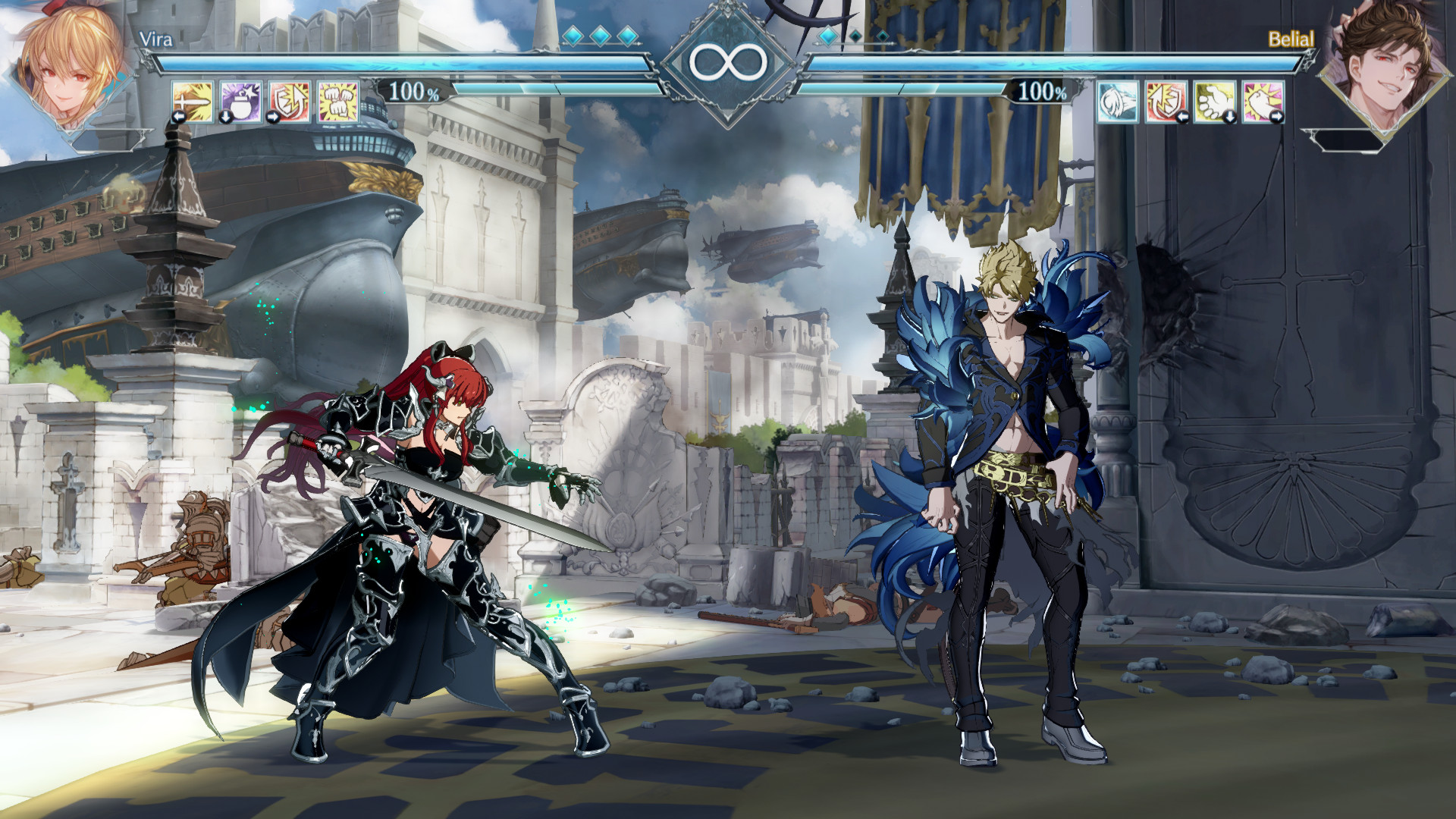Toggle Belial's round victory diamond
The width and height of the screenshot is (1456, 819).
(827, 34)
